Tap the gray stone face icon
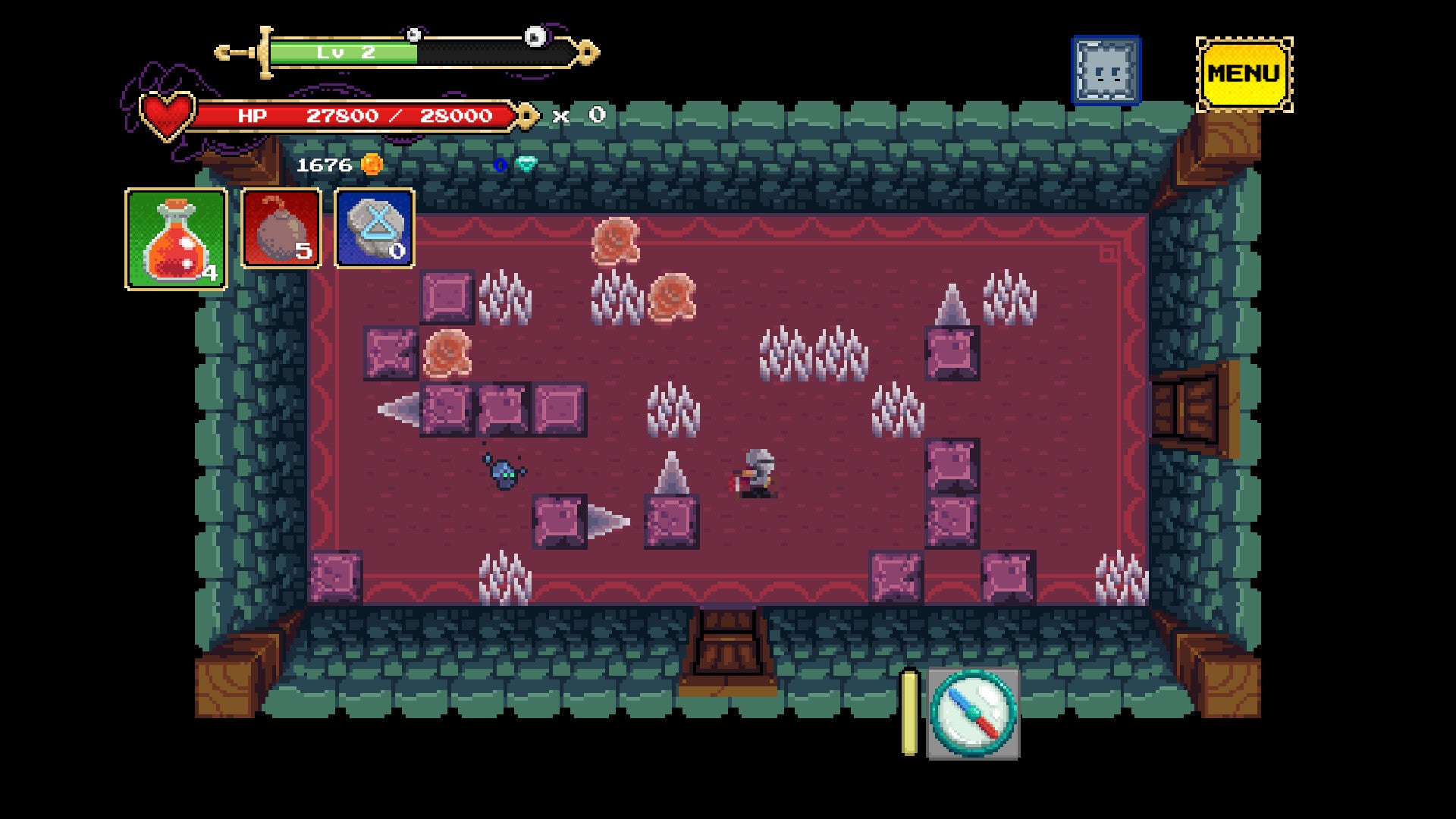This screenshot has width=1456, height=819. [x=1106, y=71]
